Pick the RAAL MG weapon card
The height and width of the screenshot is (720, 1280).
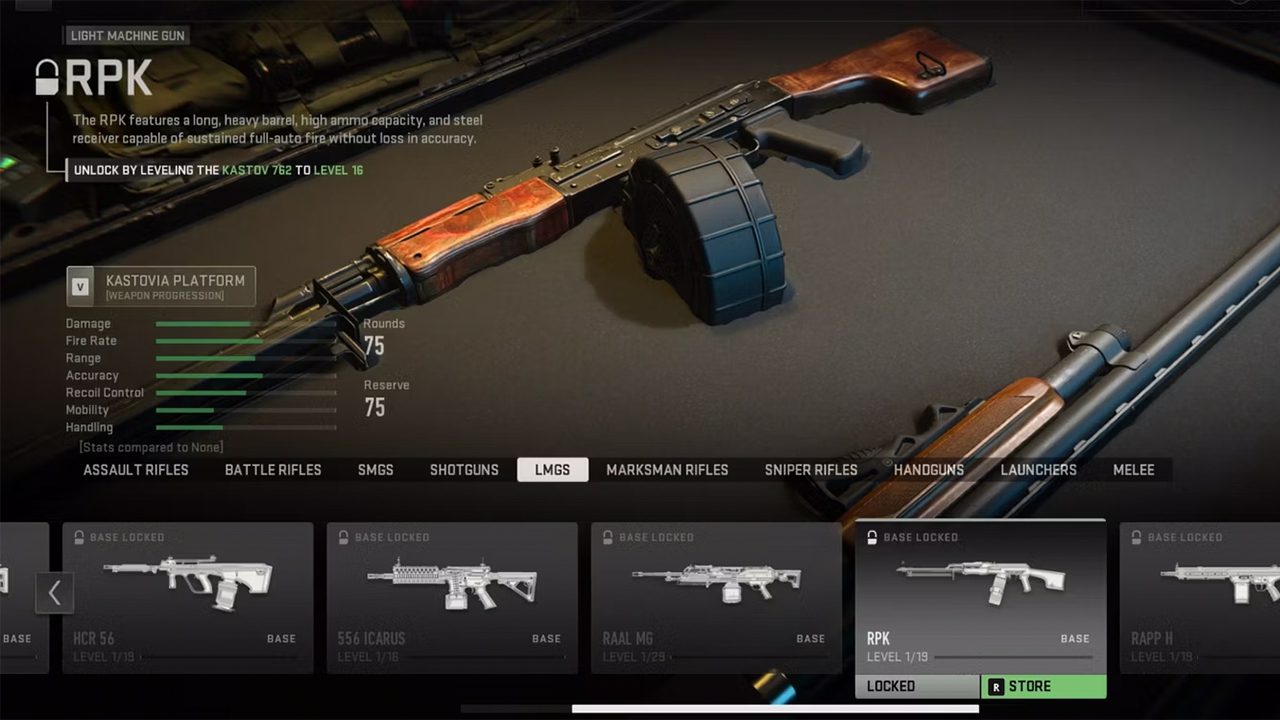[x=716, y=597]
